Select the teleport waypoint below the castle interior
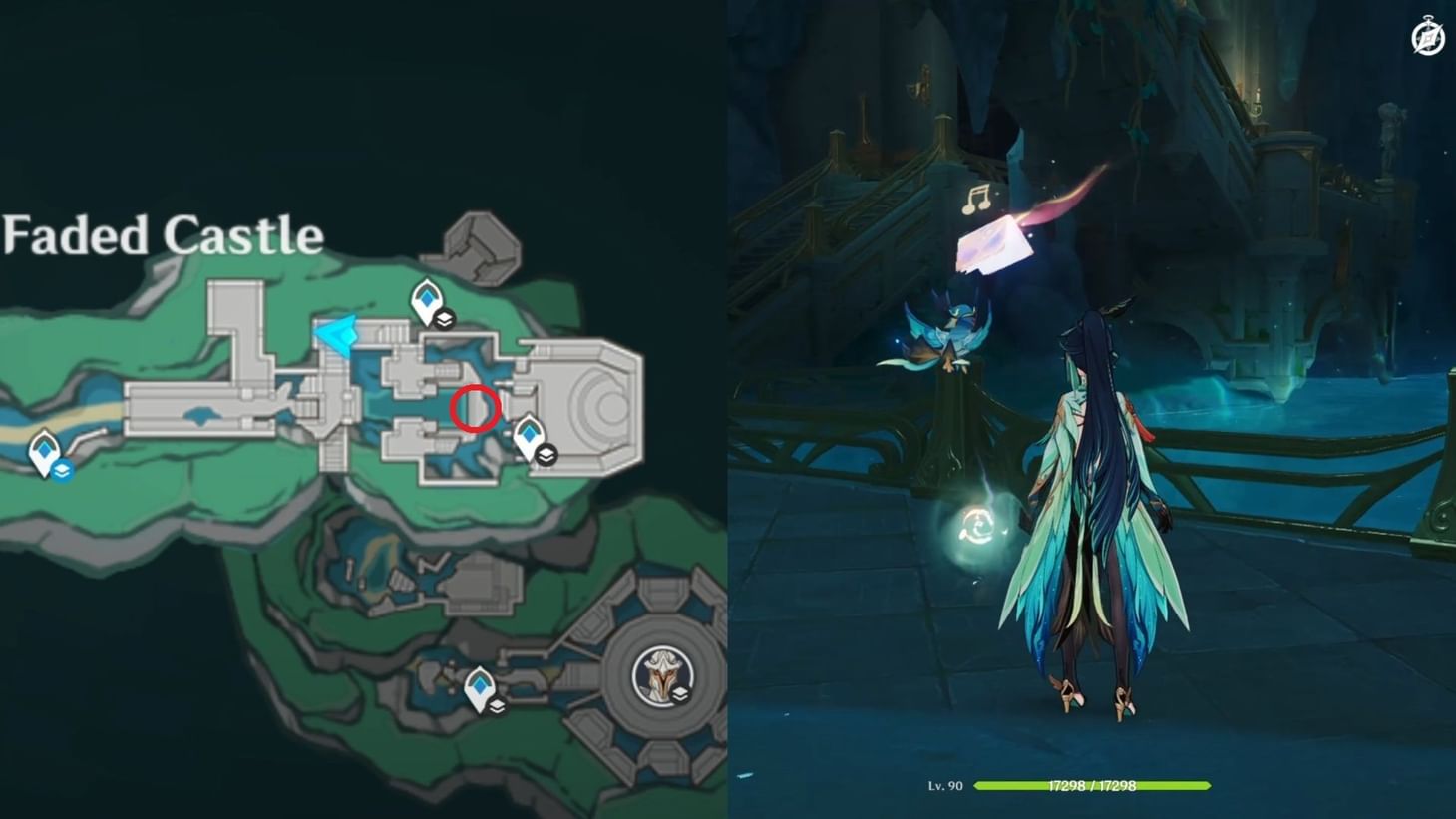Screen dimensions: 1456x819 (480, 684)
